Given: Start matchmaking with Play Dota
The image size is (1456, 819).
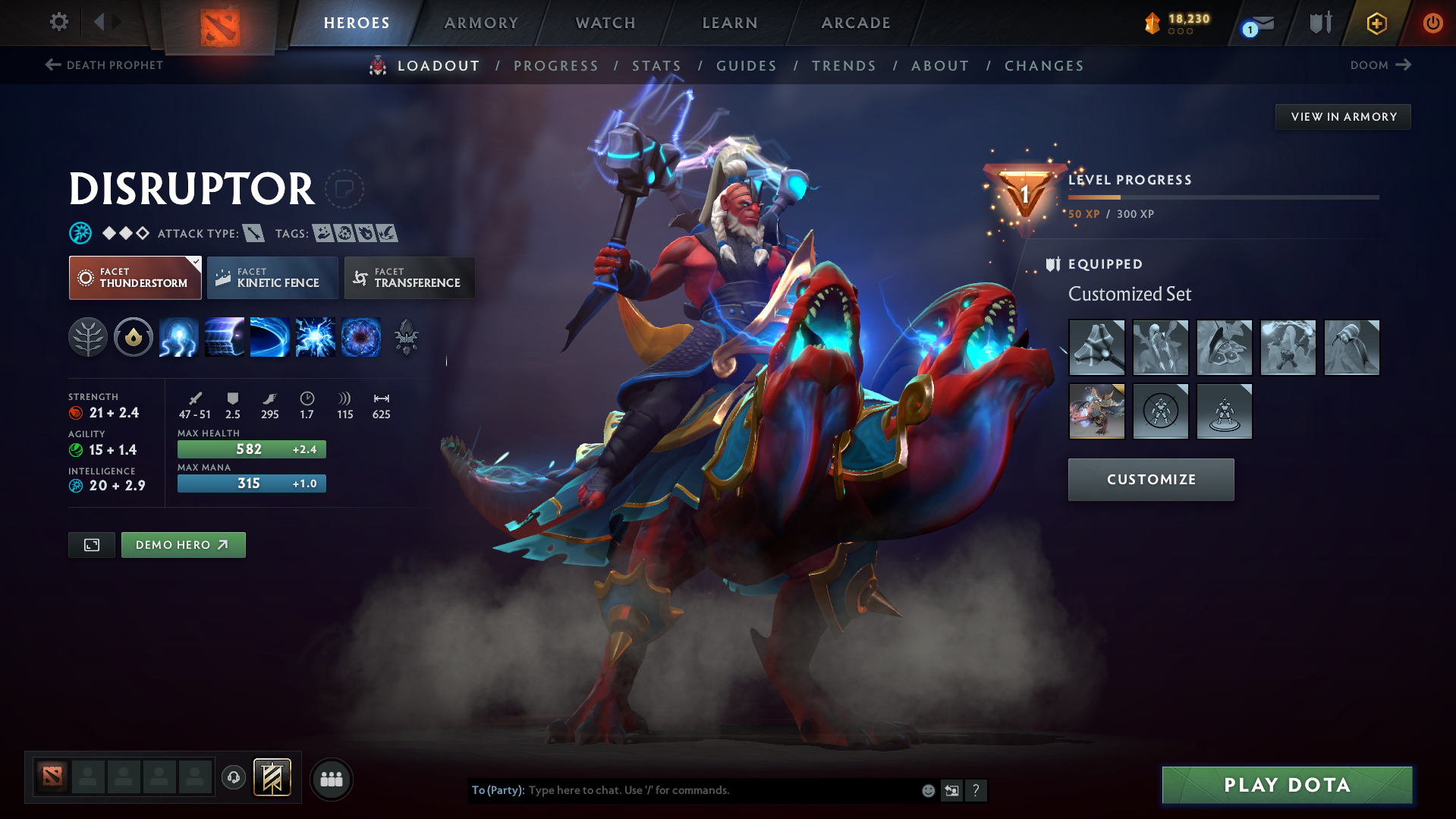Looking at the screenshot, I should click(1287, 785).
